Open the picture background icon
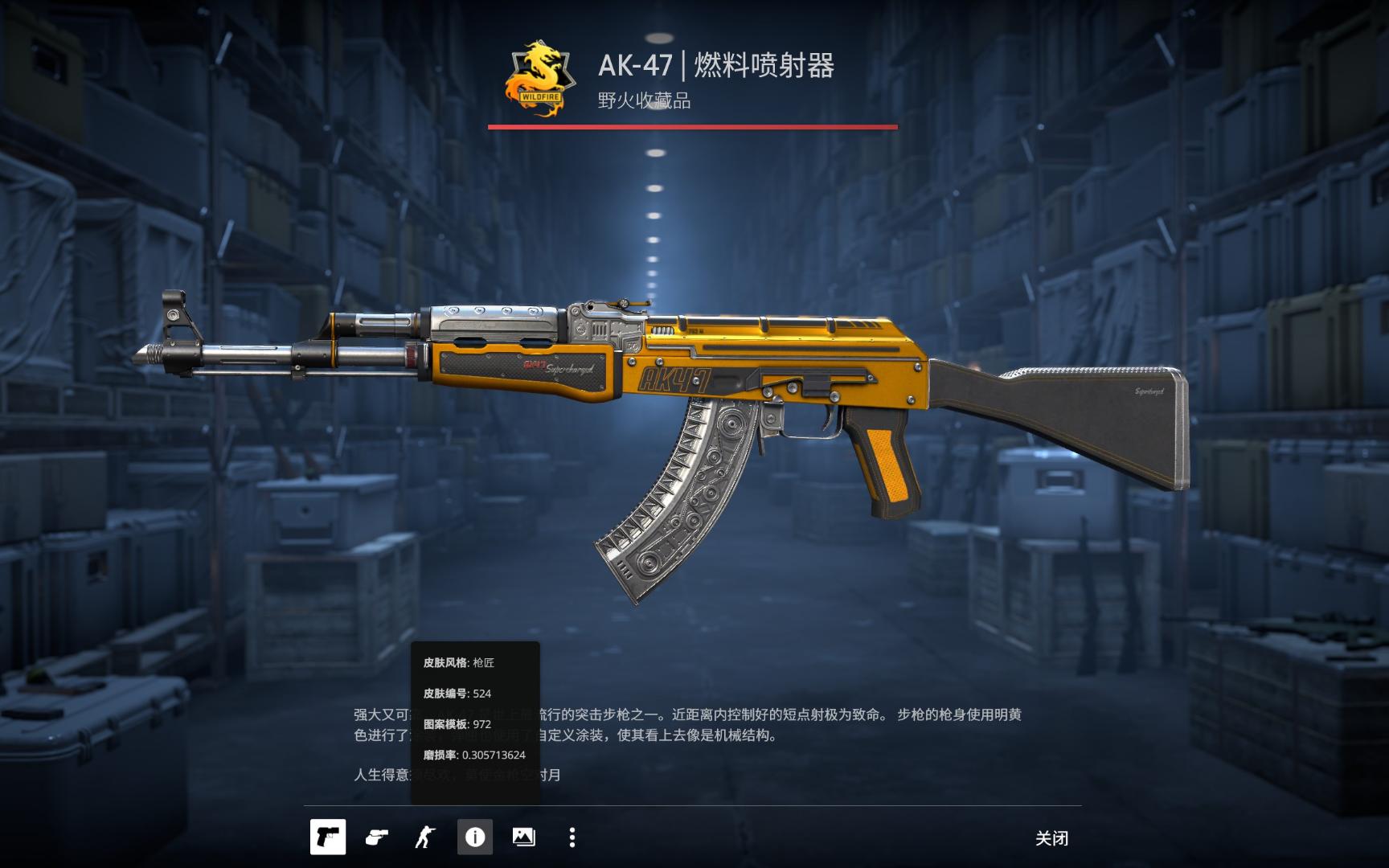1389x868 pixels. tap(523, 837)
